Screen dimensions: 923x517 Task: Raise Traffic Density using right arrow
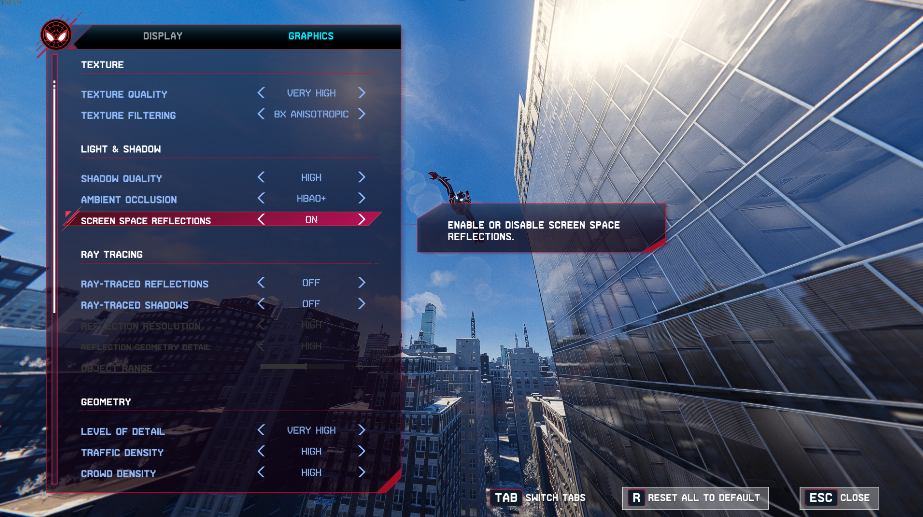[362, 452]
